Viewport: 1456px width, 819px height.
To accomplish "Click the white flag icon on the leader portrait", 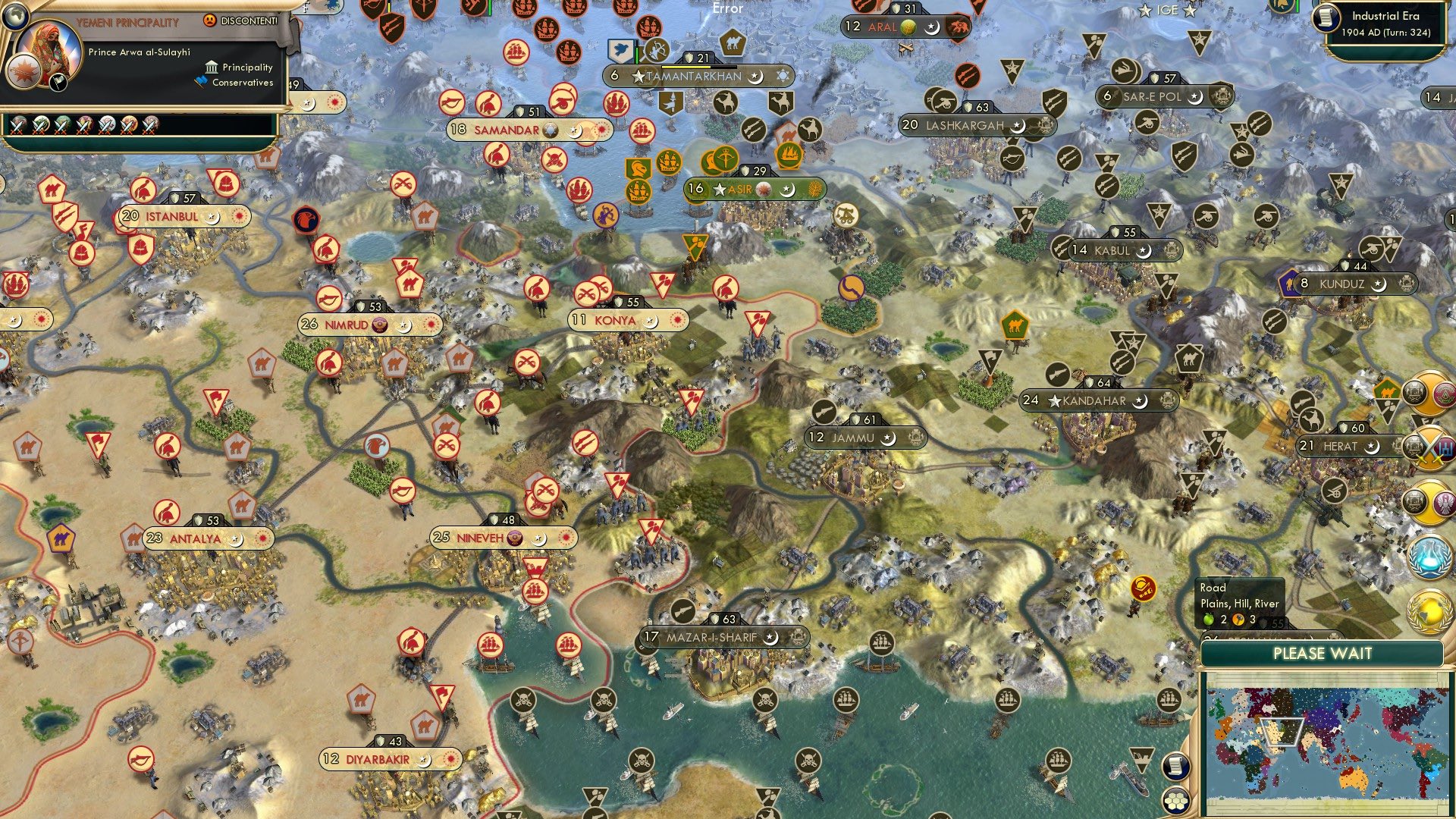I will [x=58, y=82].
